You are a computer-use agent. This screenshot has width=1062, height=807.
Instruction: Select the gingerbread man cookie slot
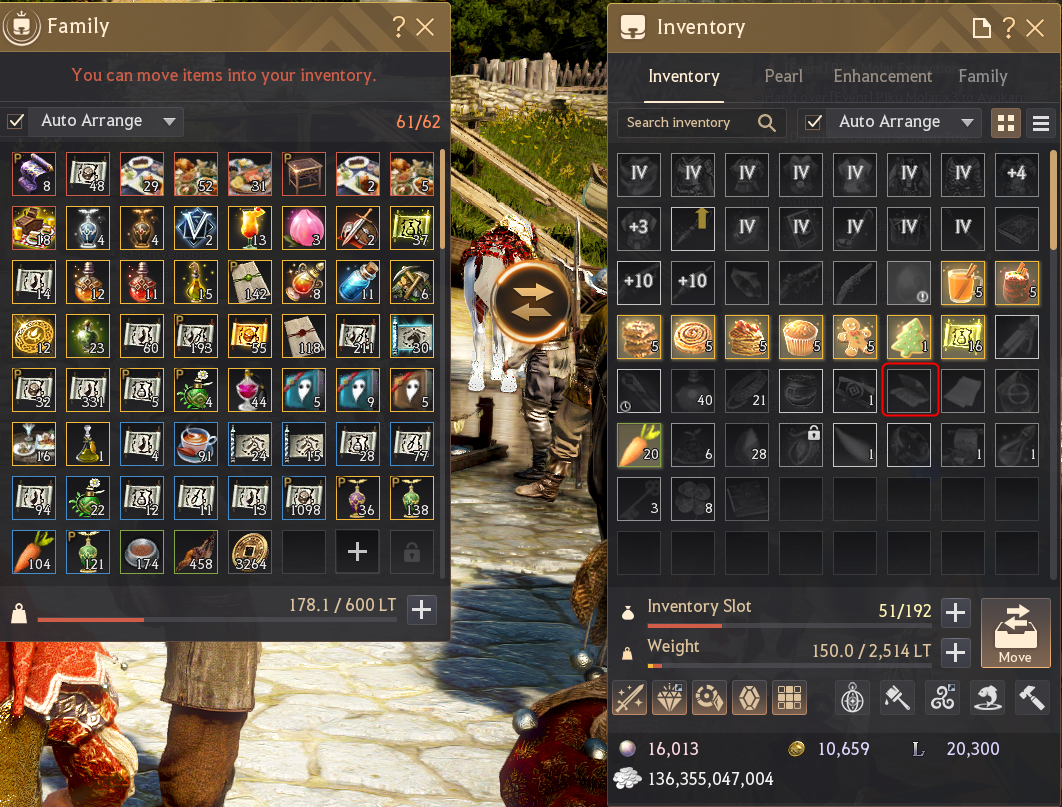[855, 336]
